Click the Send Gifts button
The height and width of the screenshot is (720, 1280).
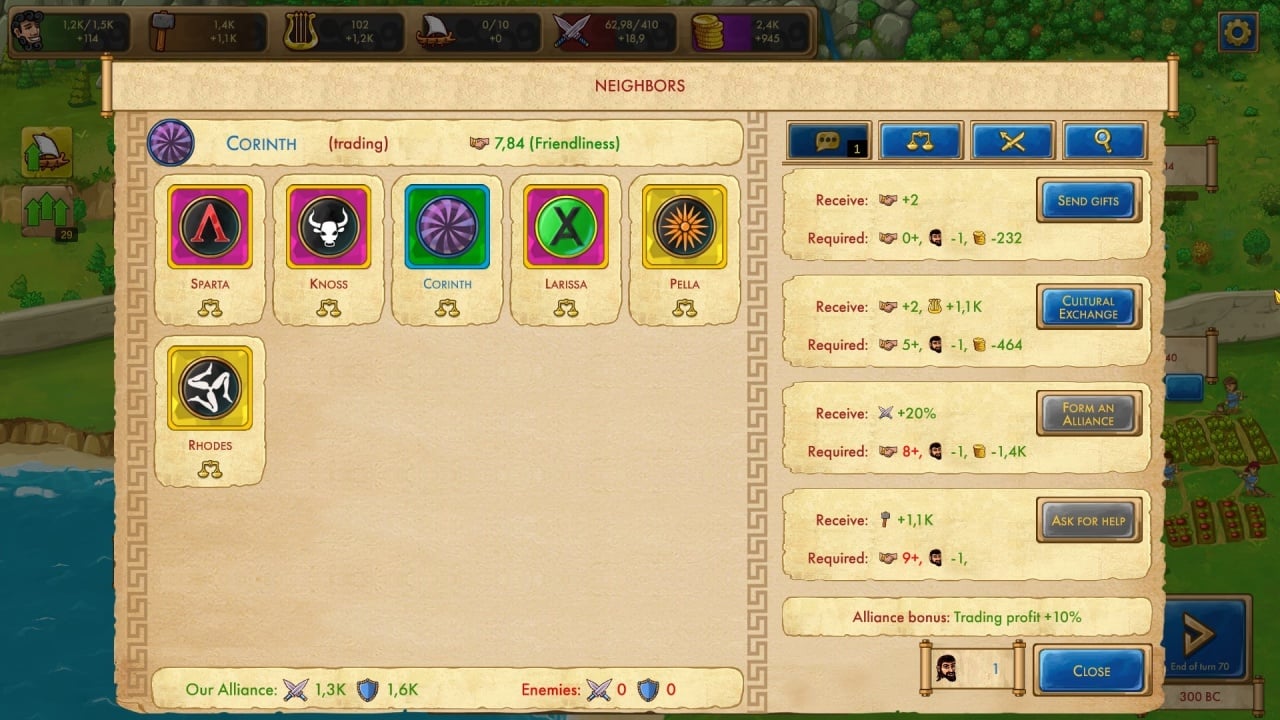(x=1088, y=201)
